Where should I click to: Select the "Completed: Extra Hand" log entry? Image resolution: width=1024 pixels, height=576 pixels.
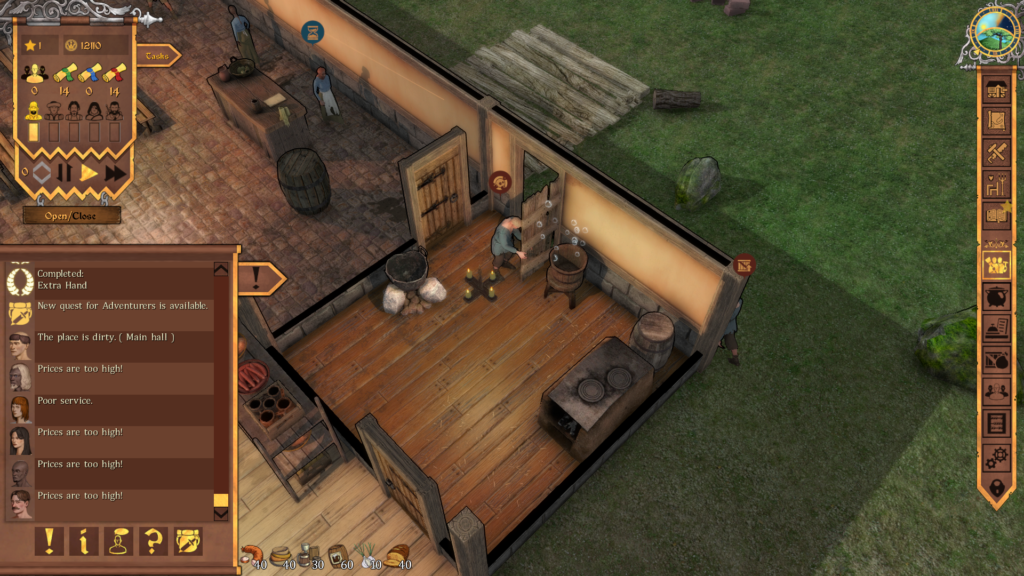coord(110,278)
